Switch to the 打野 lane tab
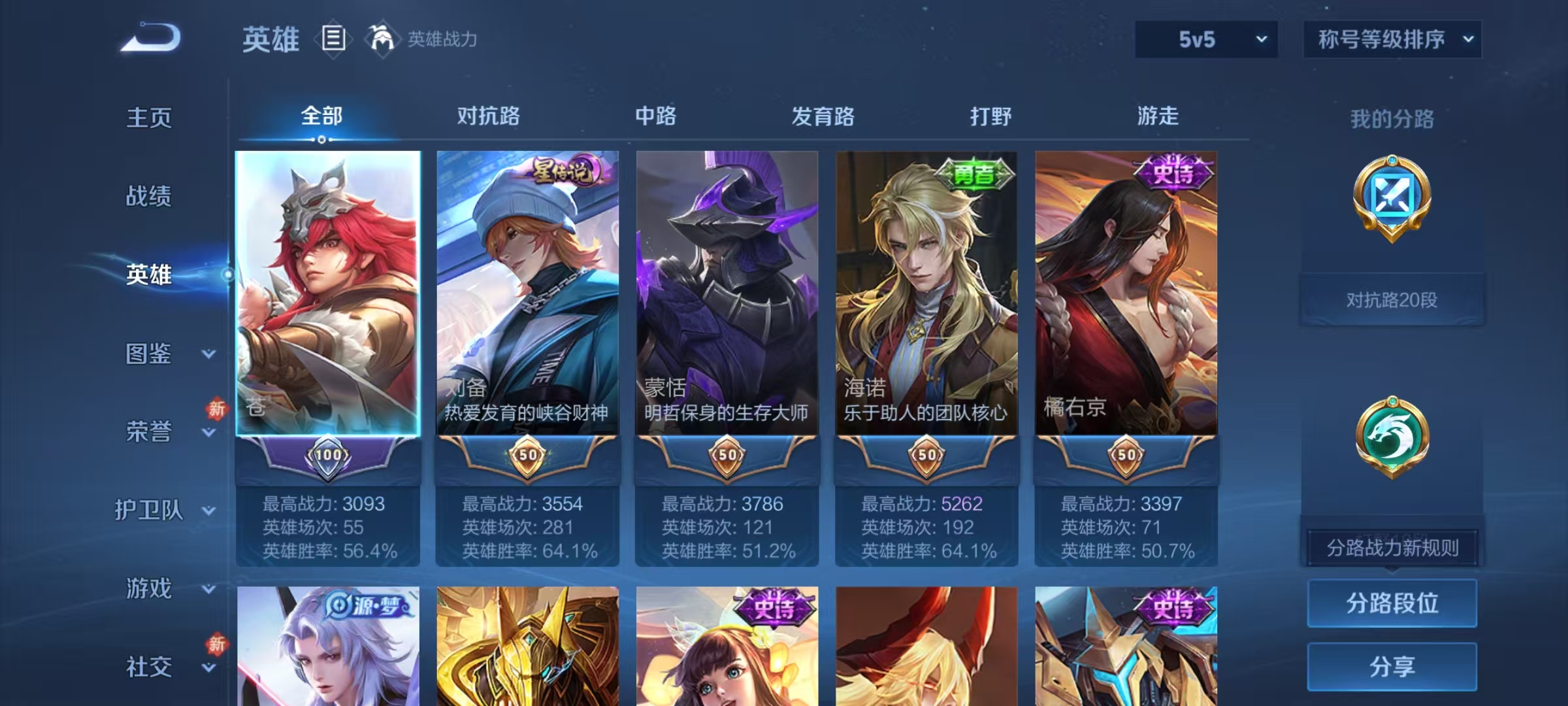This screenshot has height=706, width=1568. (x=990, y=116)
